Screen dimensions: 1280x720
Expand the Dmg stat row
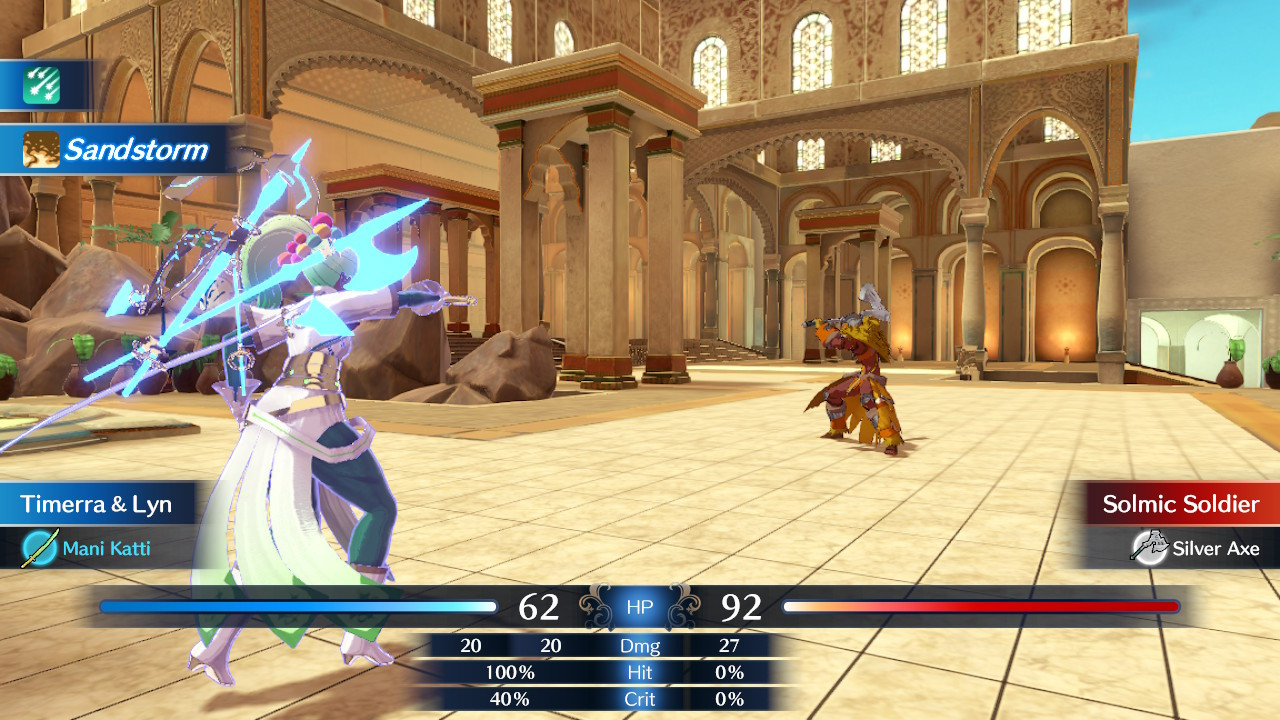tap(641, 646)
